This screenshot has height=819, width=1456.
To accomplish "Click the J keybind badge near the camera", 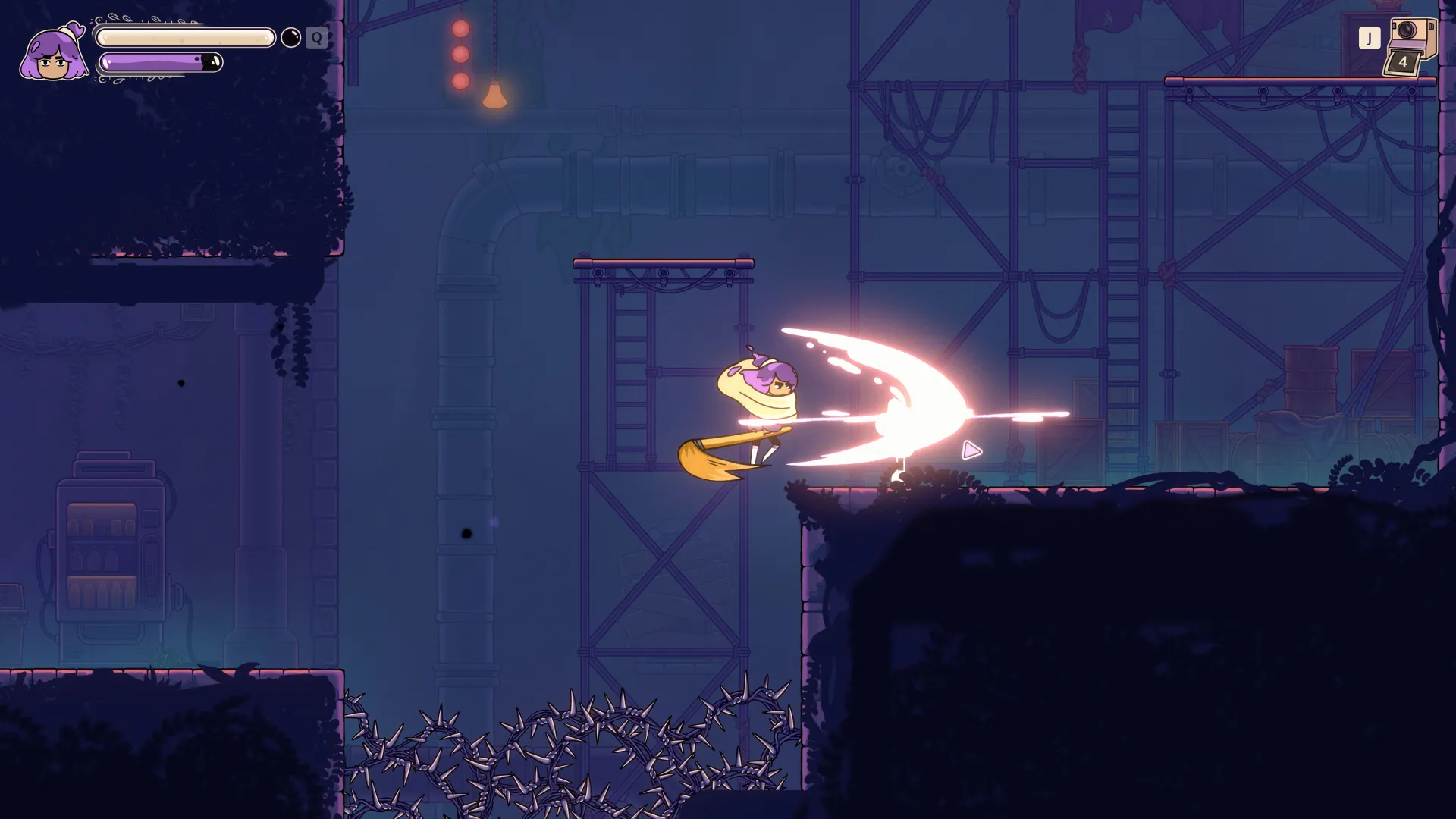I will (x=1370, y=37).
